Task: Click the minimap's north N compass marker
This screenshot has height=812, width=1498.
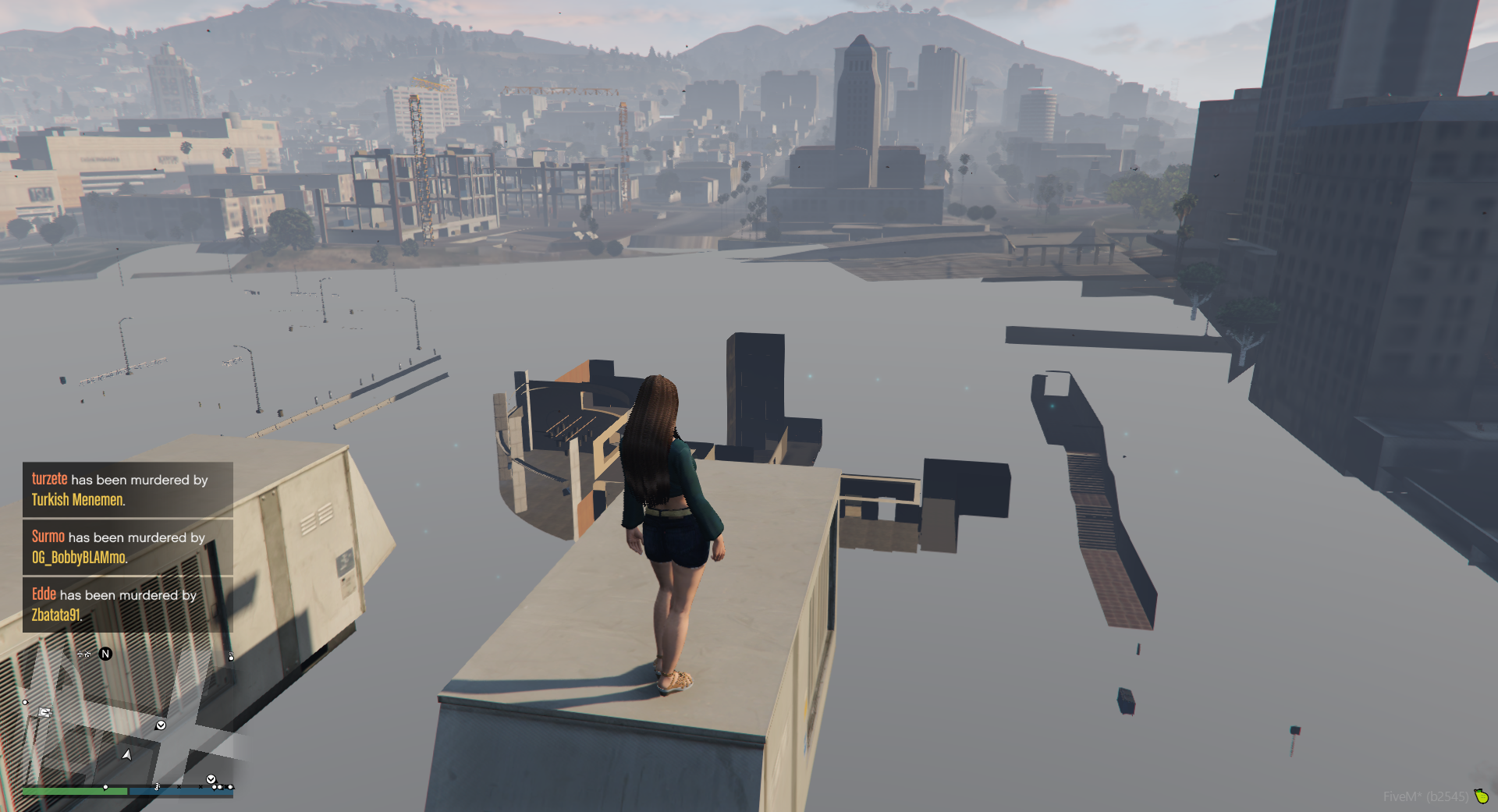Action: click(x=105, y=654)
